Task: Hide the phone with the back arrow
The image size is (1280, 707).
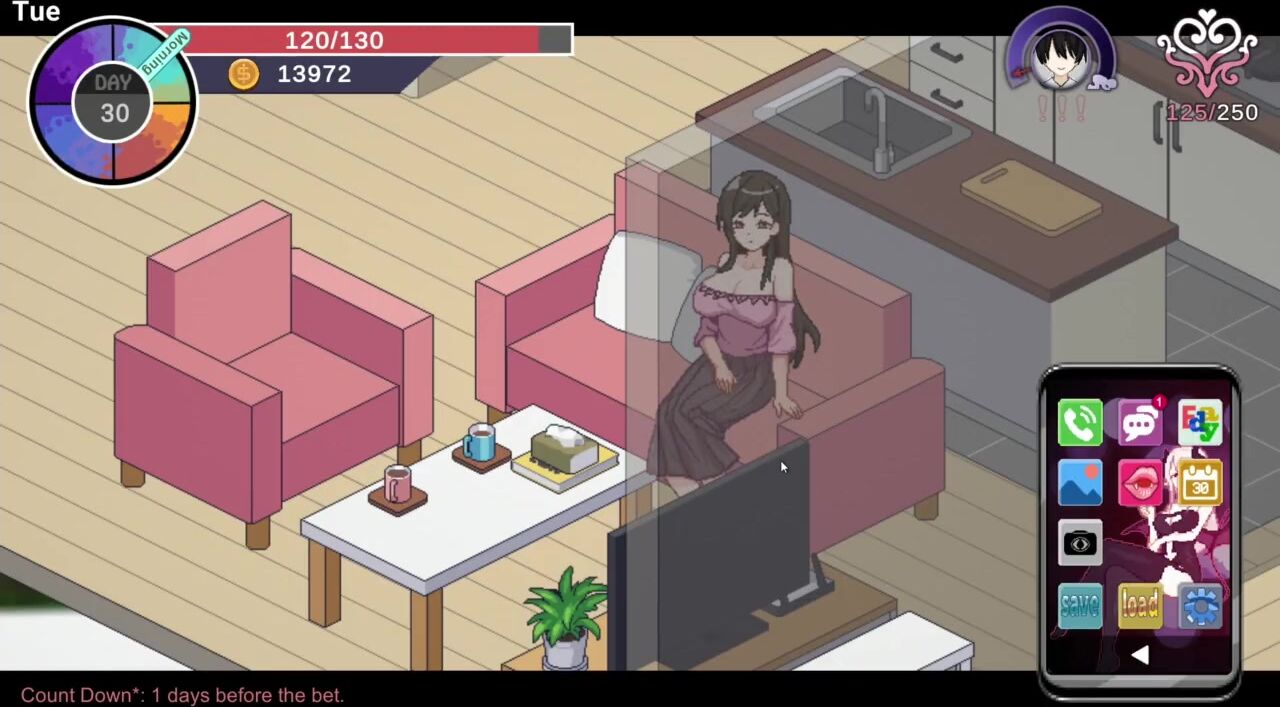Action: (x=1140, y=655)
